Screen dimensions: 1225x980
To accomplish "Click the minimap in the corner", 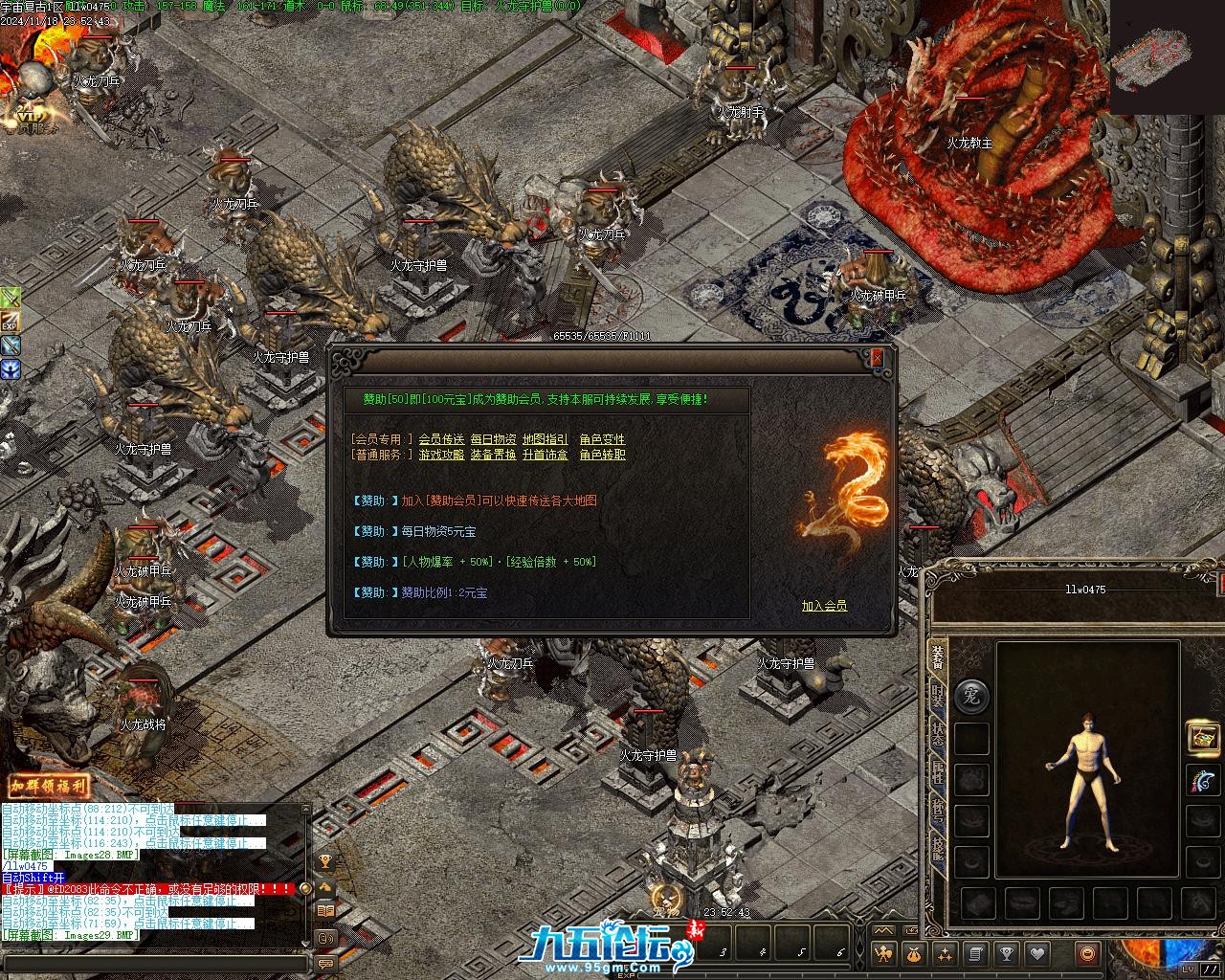I will (x=1165, y=56).
